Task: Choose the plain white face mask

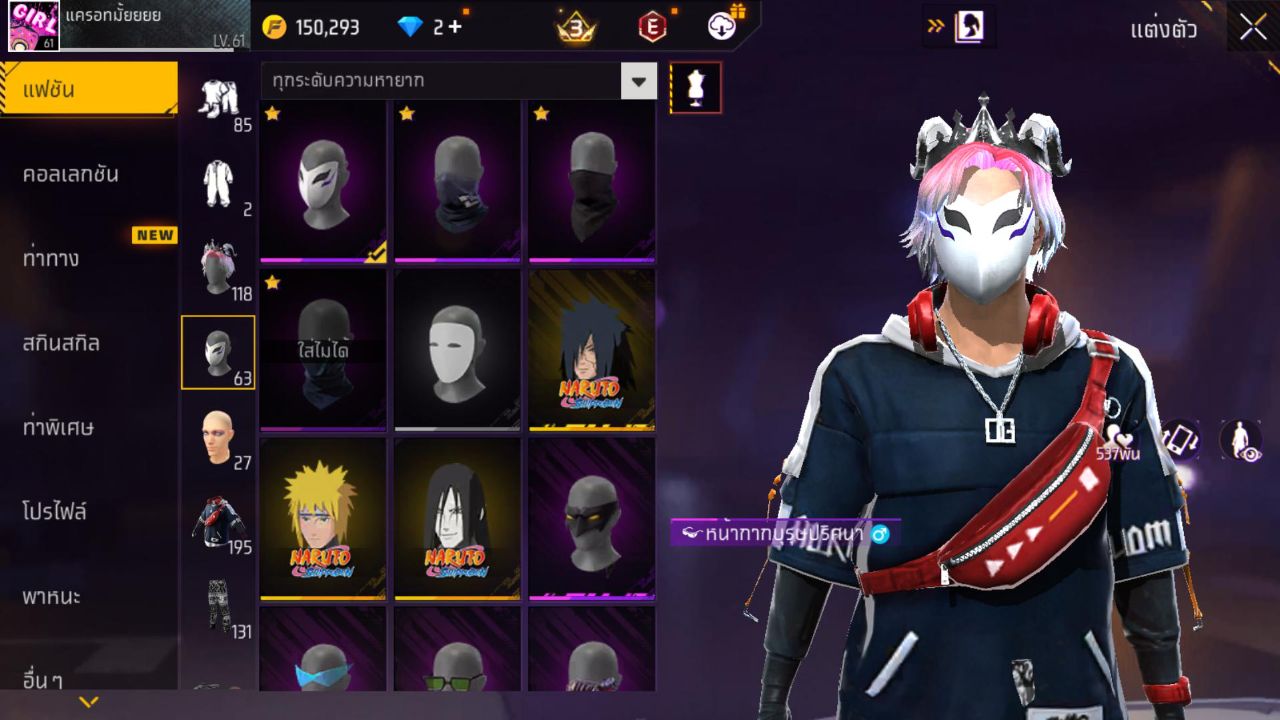Action: [457, 350]
